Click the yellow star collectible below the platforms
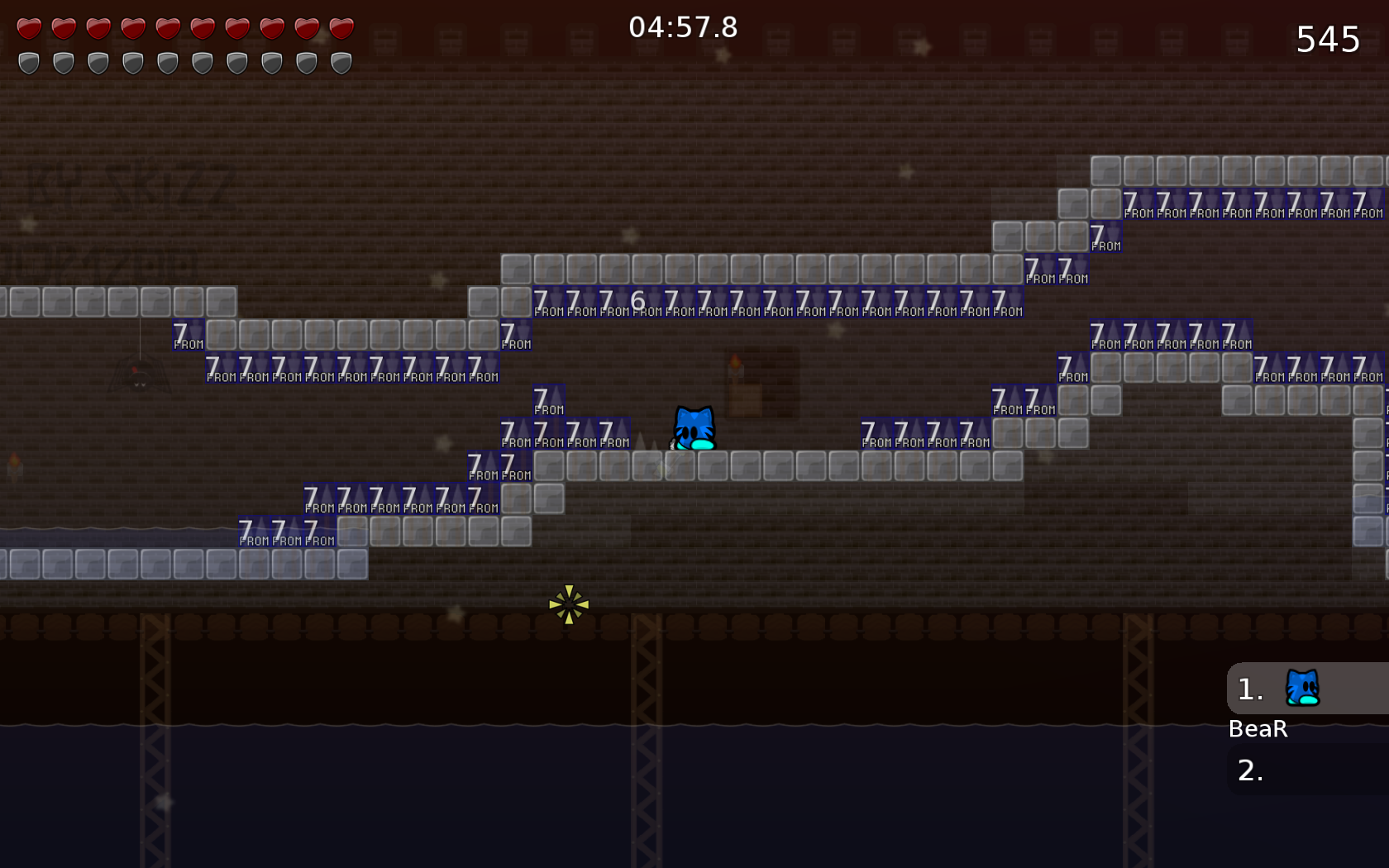This screenshot has width=1389, height=868. pyautogui.click(x=568, y=603)
